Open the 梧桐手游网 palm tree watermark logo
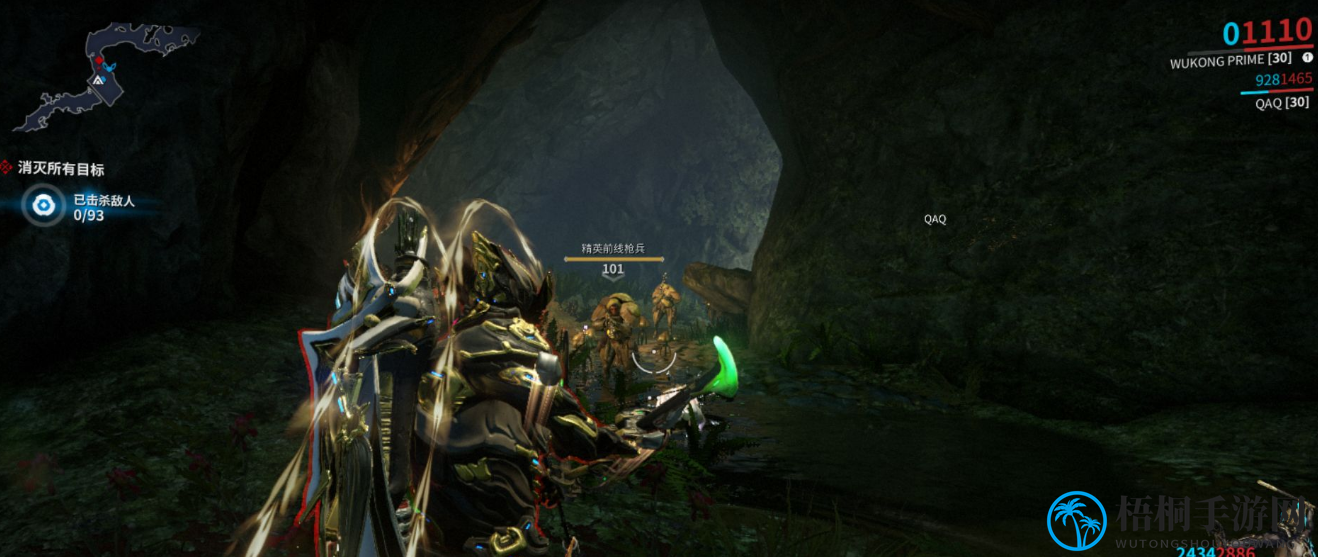The image size is (1318, 557). pos(1077,521)
